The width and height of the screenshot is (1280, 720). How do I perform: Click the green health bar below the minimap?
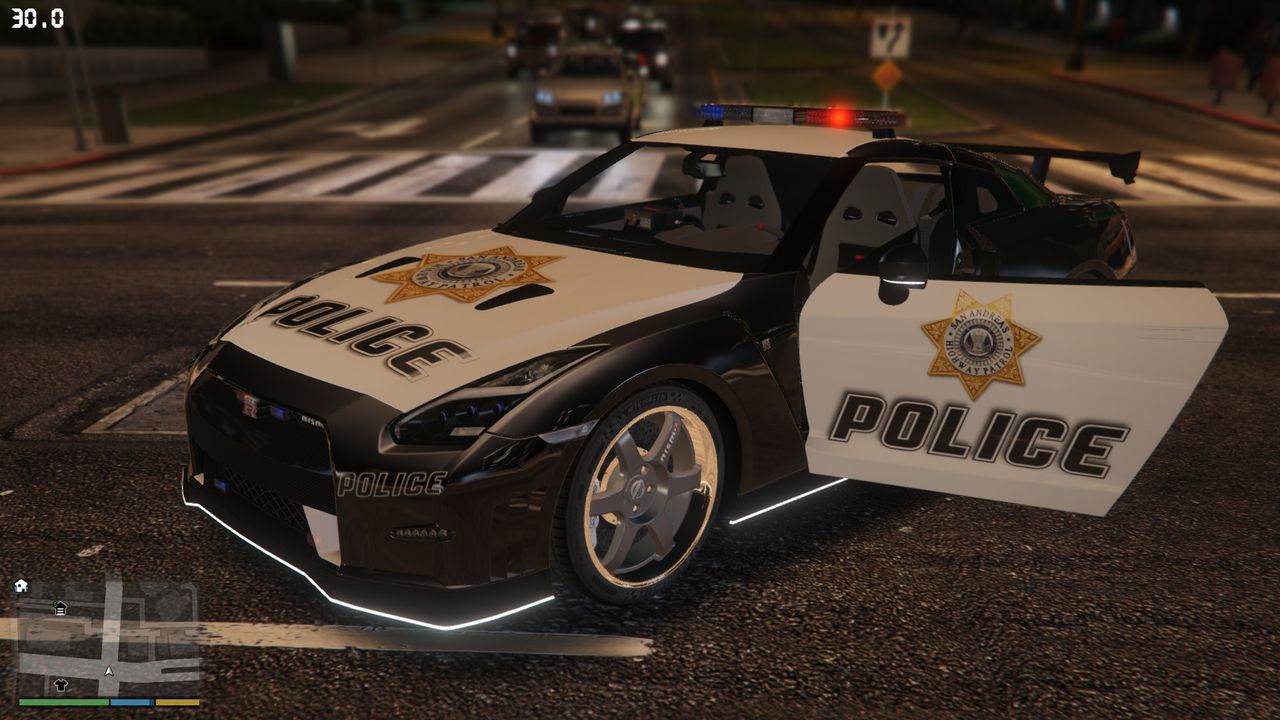coord(62,701)
